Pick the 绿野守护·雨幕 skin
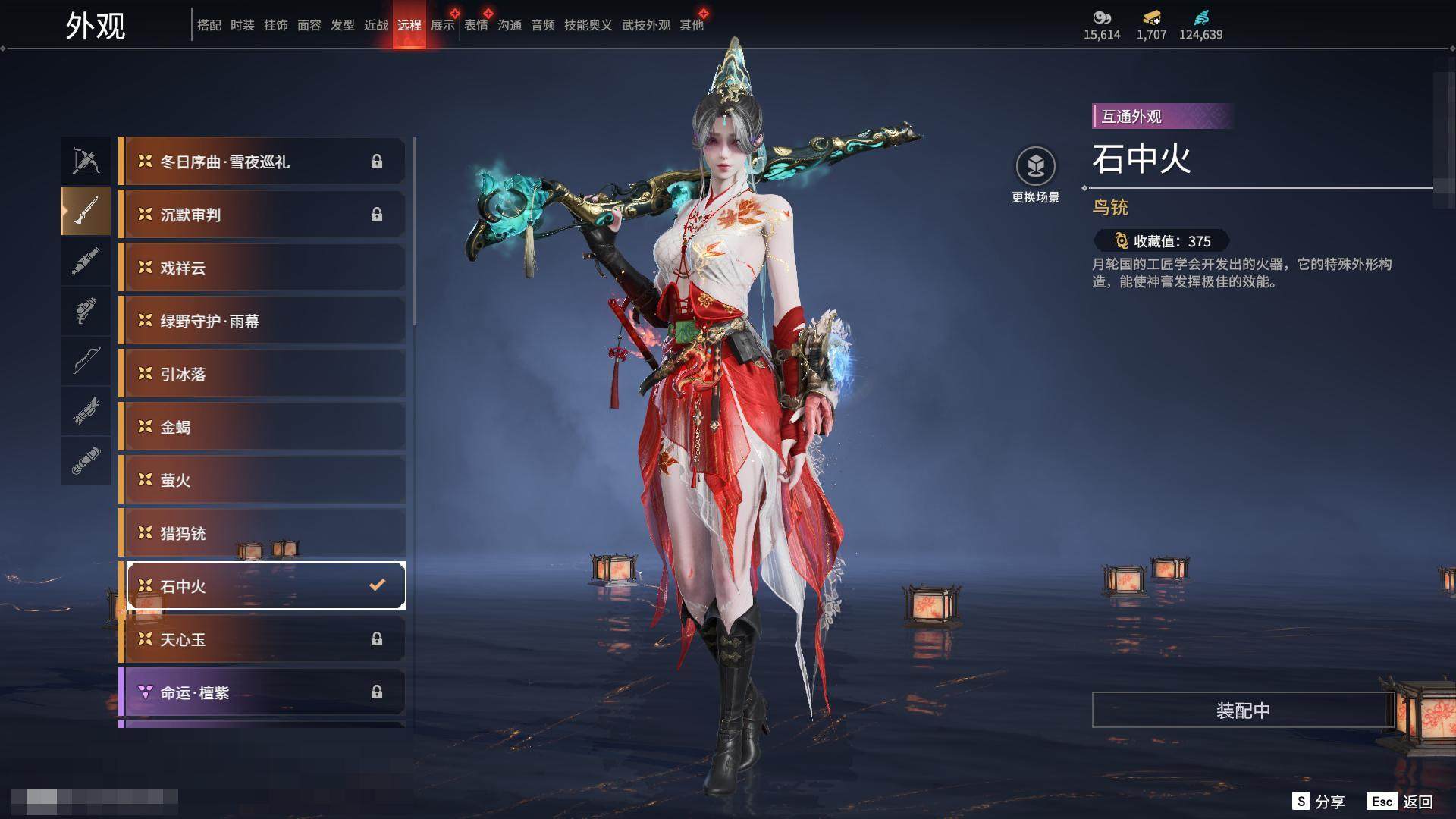This screenshot has width=1456, height=819. (262, 321)
